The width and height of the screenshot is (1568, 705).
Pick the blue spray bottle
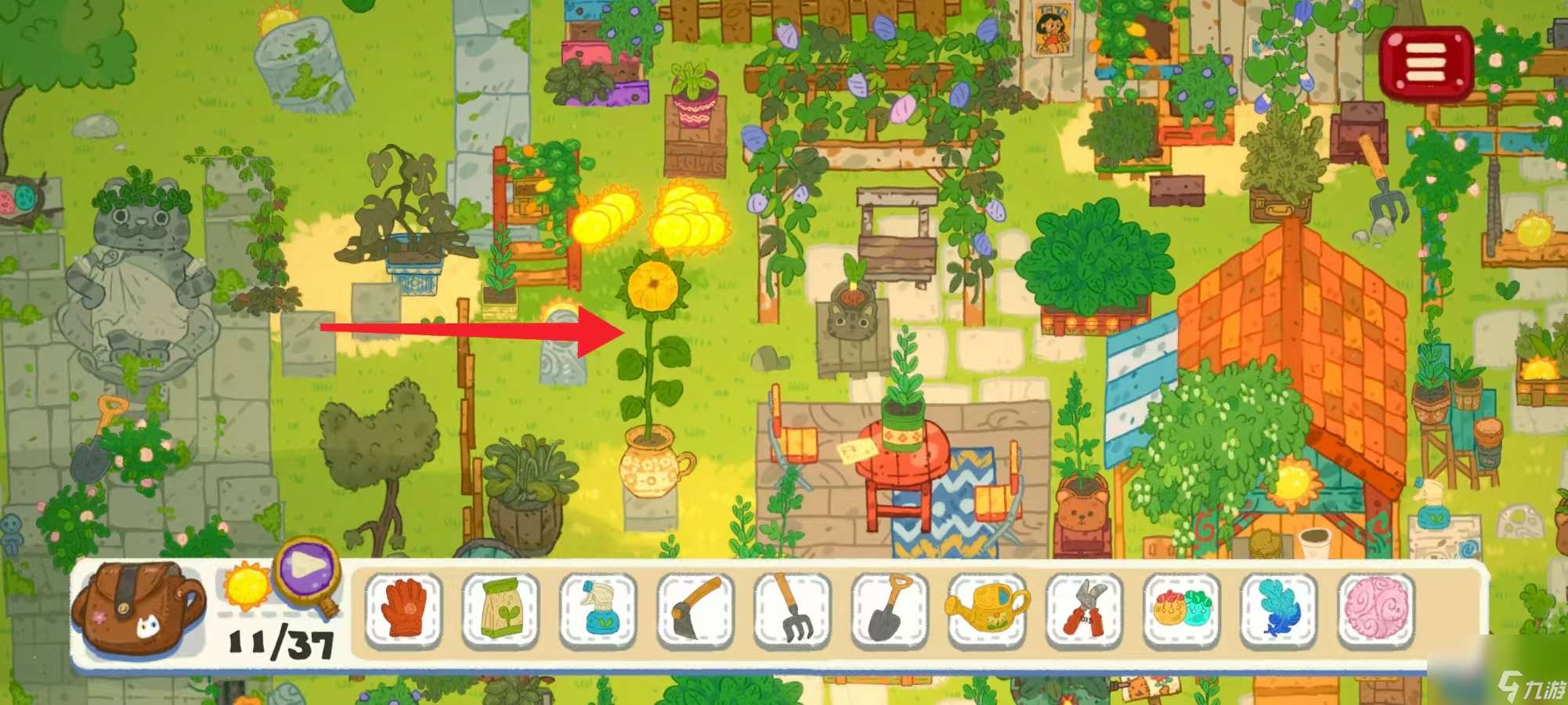click(x=598, y=611)
